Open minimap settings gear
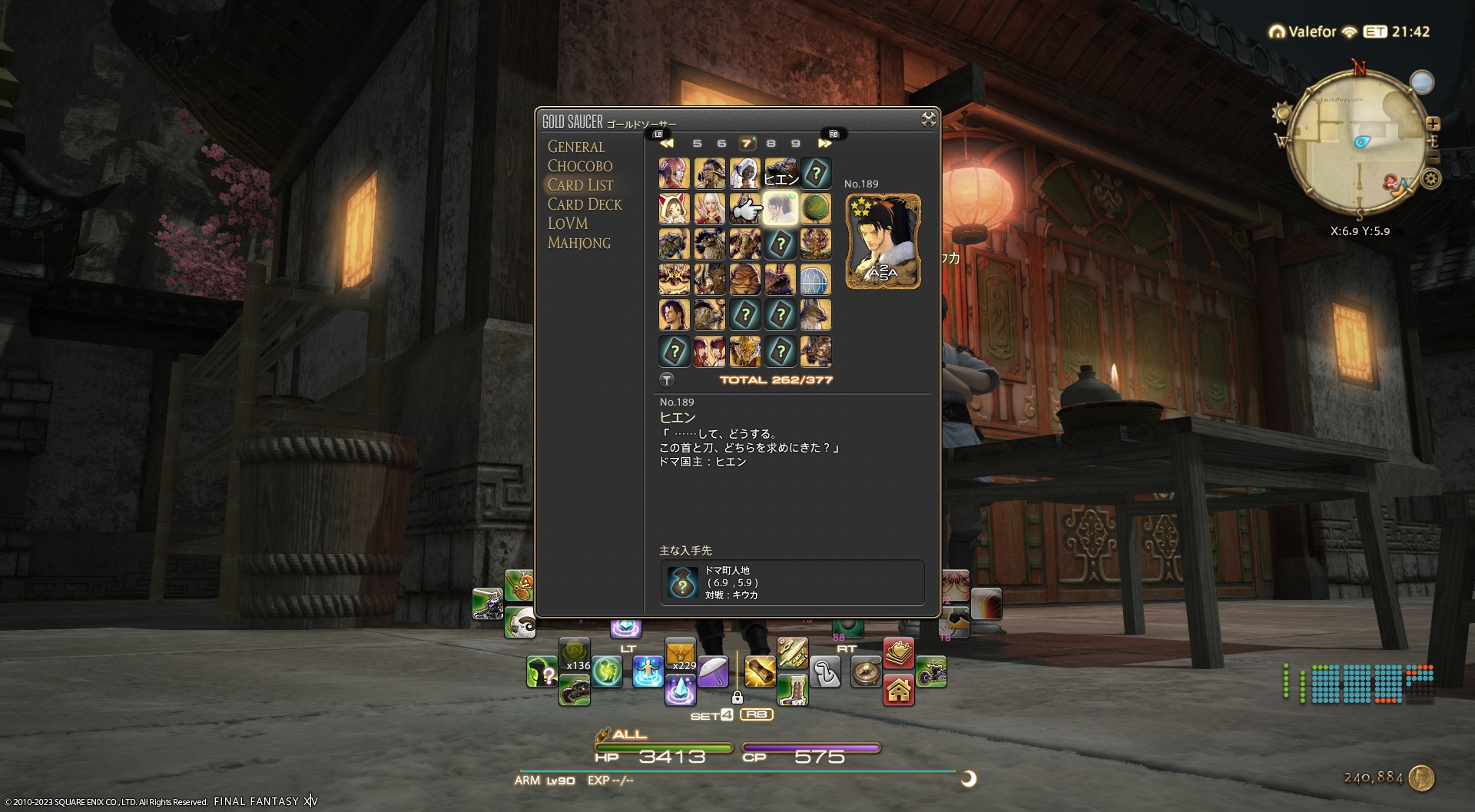Viewport: 1475px width, 812px height. [x=1430, y=179]
